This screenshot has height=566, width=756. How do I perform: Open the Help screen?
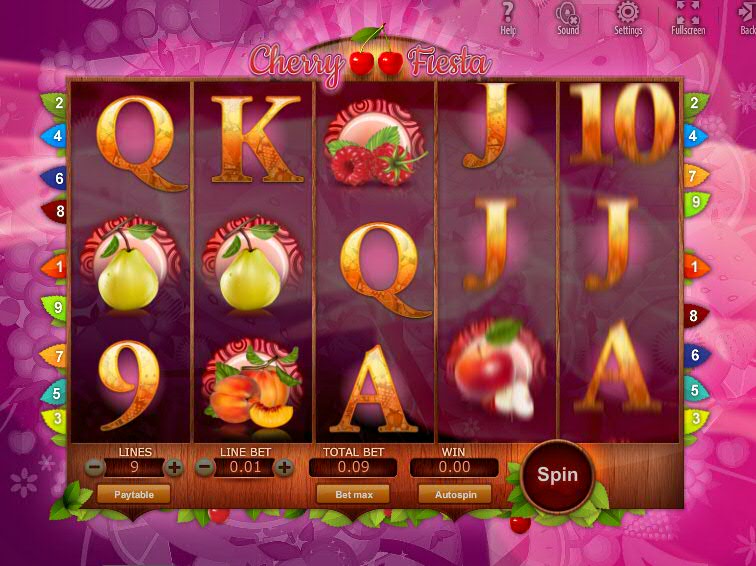click(508, 16)
